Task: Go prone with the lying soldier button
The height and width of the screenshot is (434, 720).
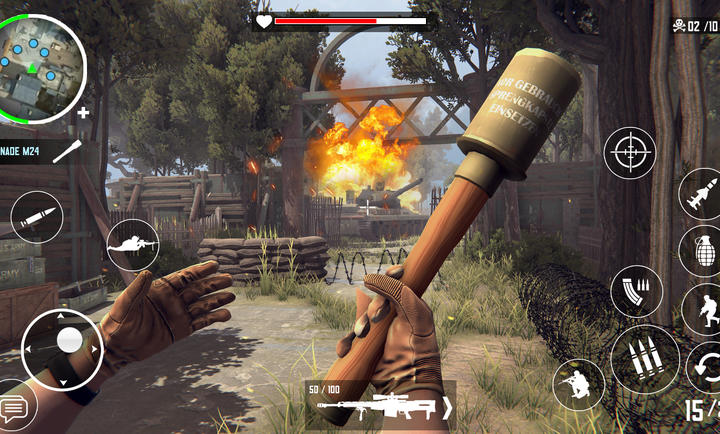Action: pyautogui.click(x=133, y=244)
